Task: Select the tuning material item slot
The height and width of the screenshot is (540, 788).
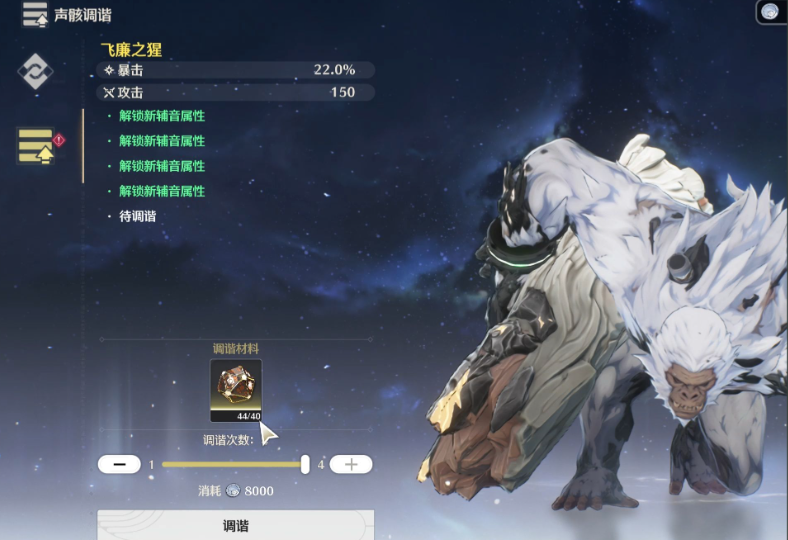Action: [236, 390]
